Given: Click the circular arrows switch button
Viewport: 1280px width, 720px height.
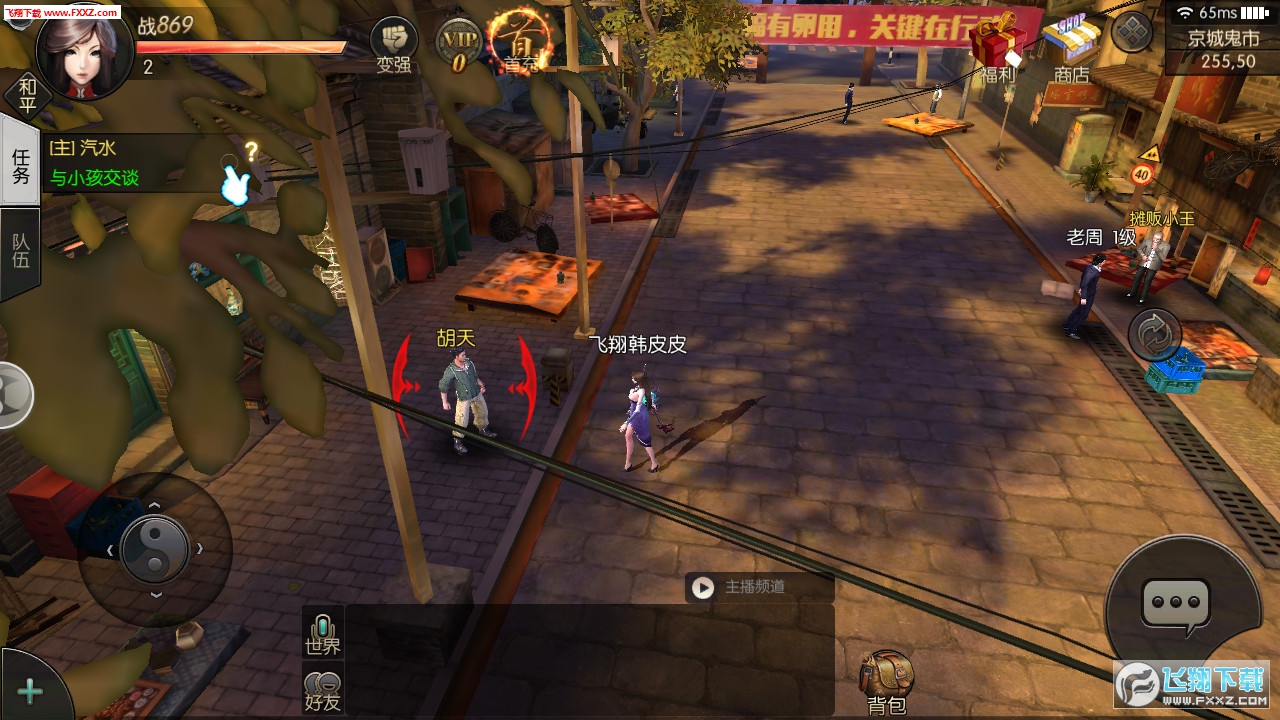Looking at the screenshot, I should tap(1155, 334).
